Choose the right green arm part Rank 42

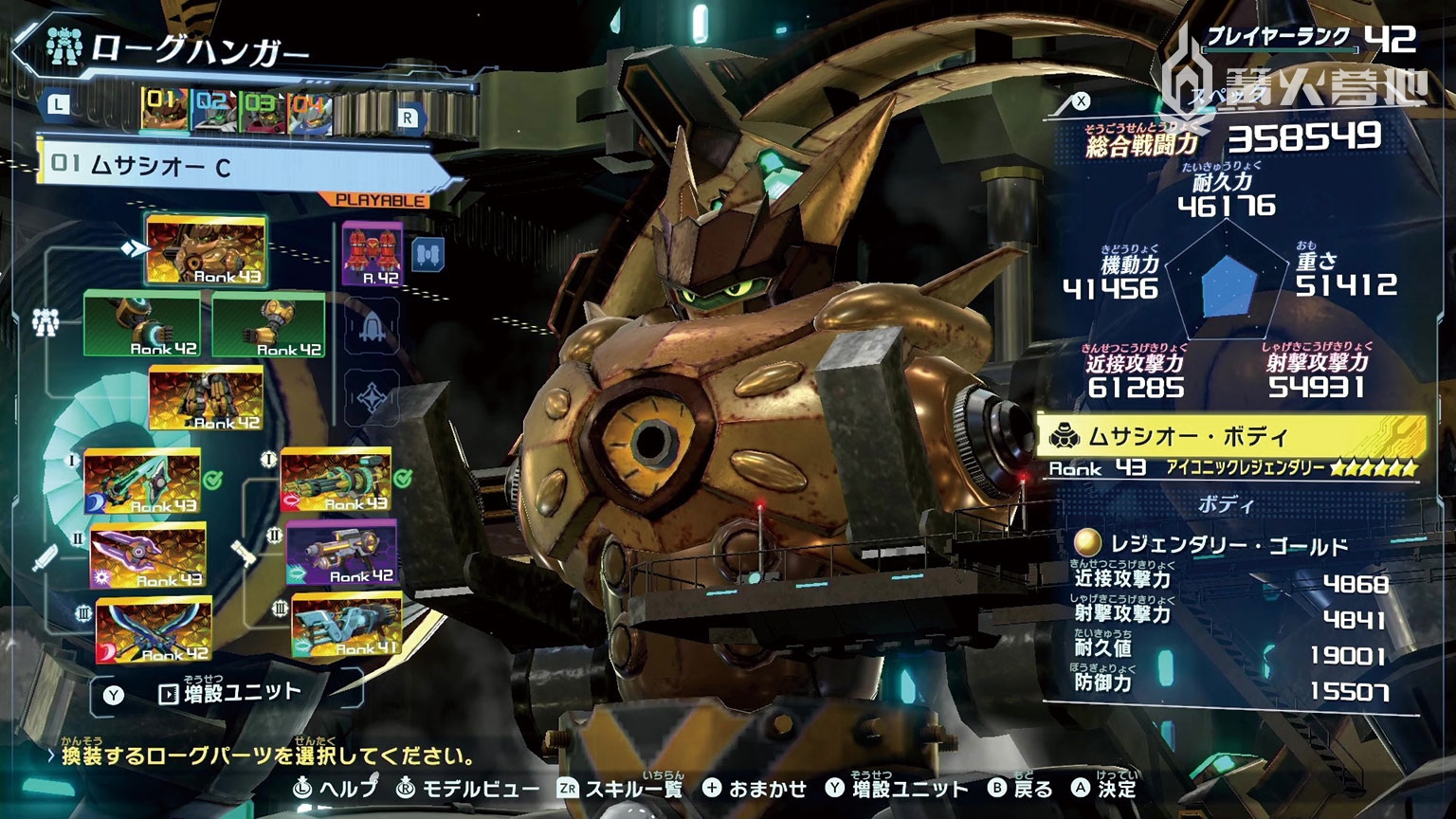click(268, 325)
